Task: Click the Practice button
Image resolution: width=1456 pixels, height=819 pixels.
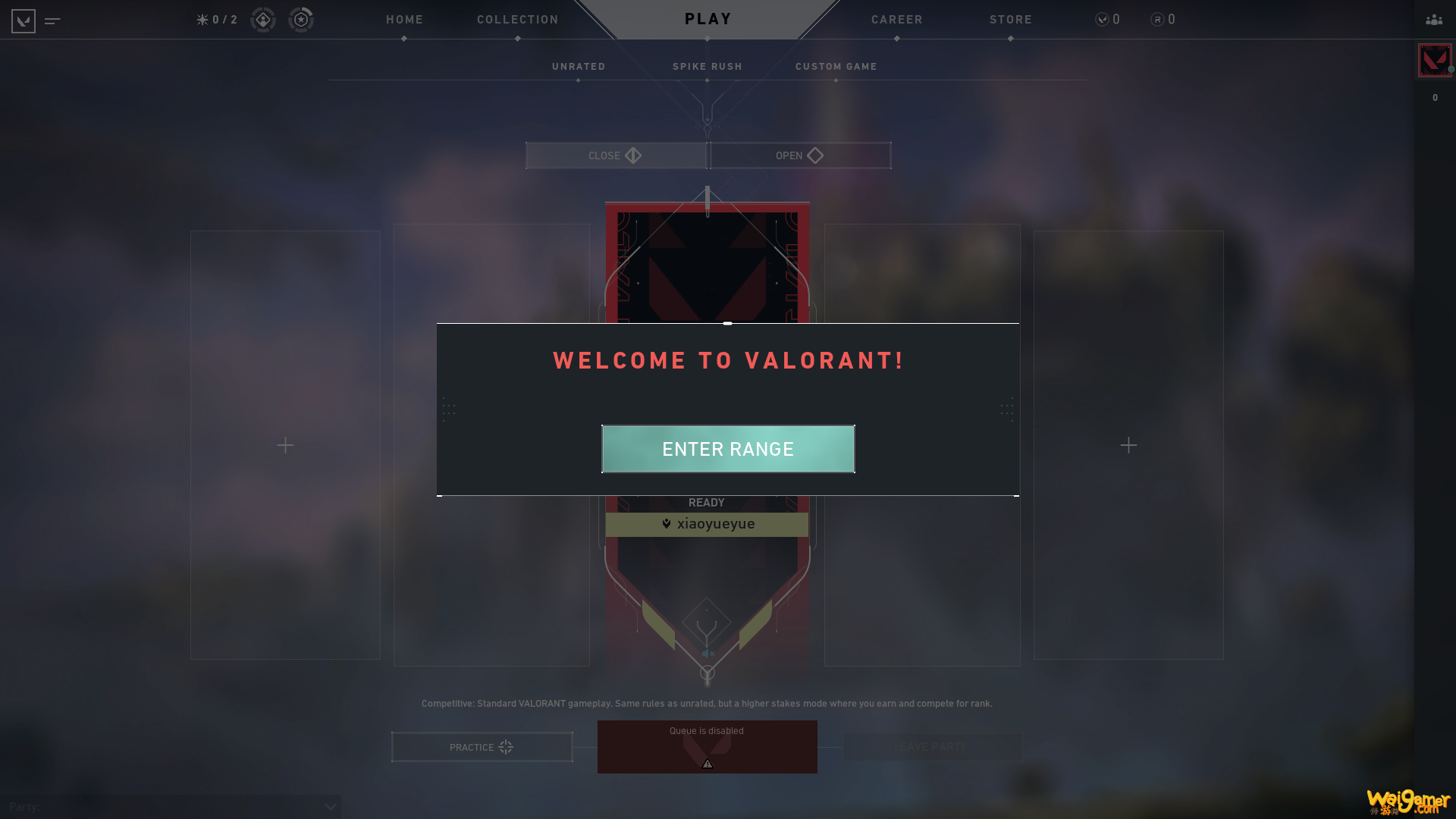Action: pos(482,747)
